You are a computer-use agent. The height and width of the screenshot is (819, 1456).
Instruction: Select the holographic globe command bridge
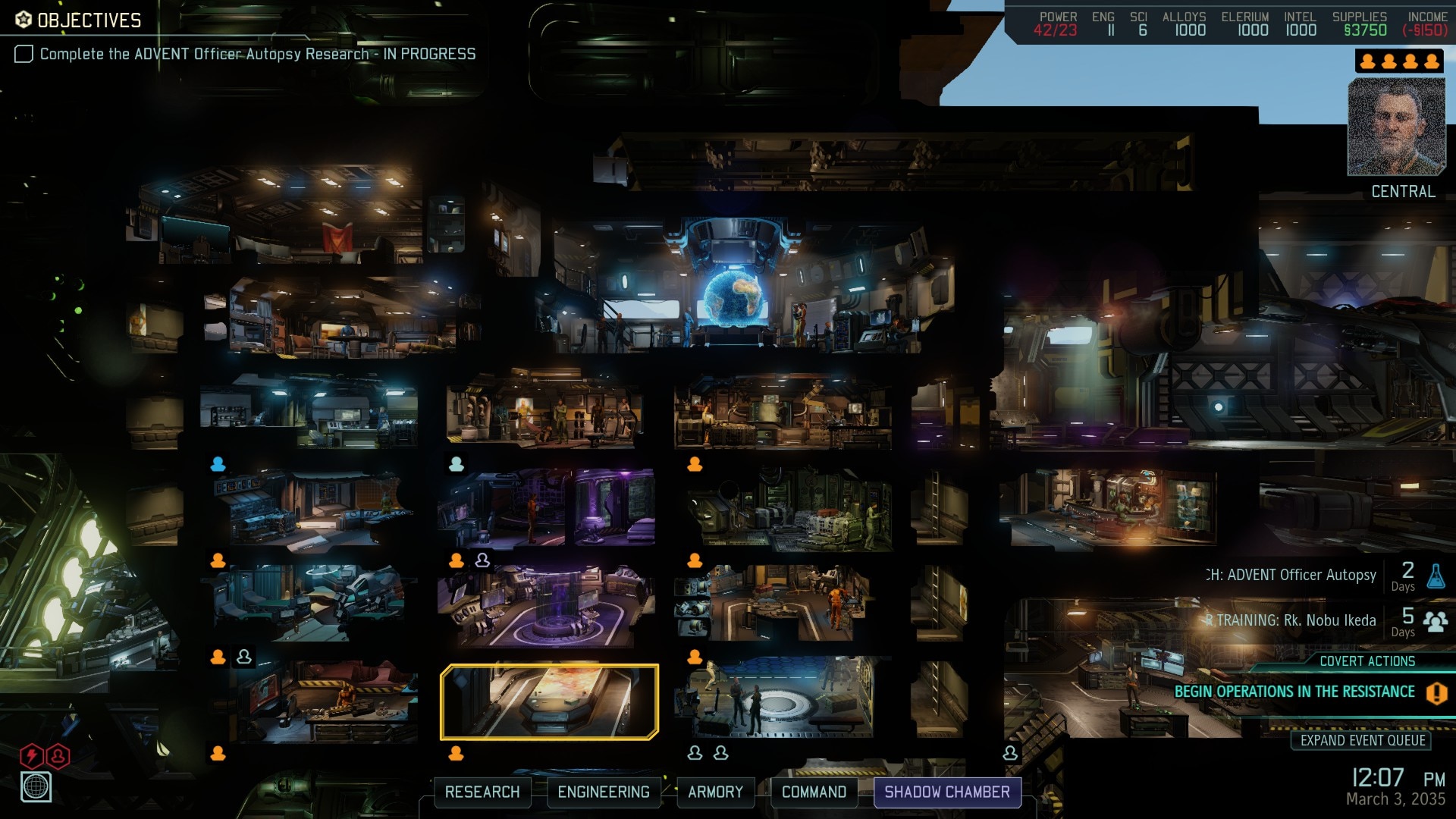(x=733, y=296)
